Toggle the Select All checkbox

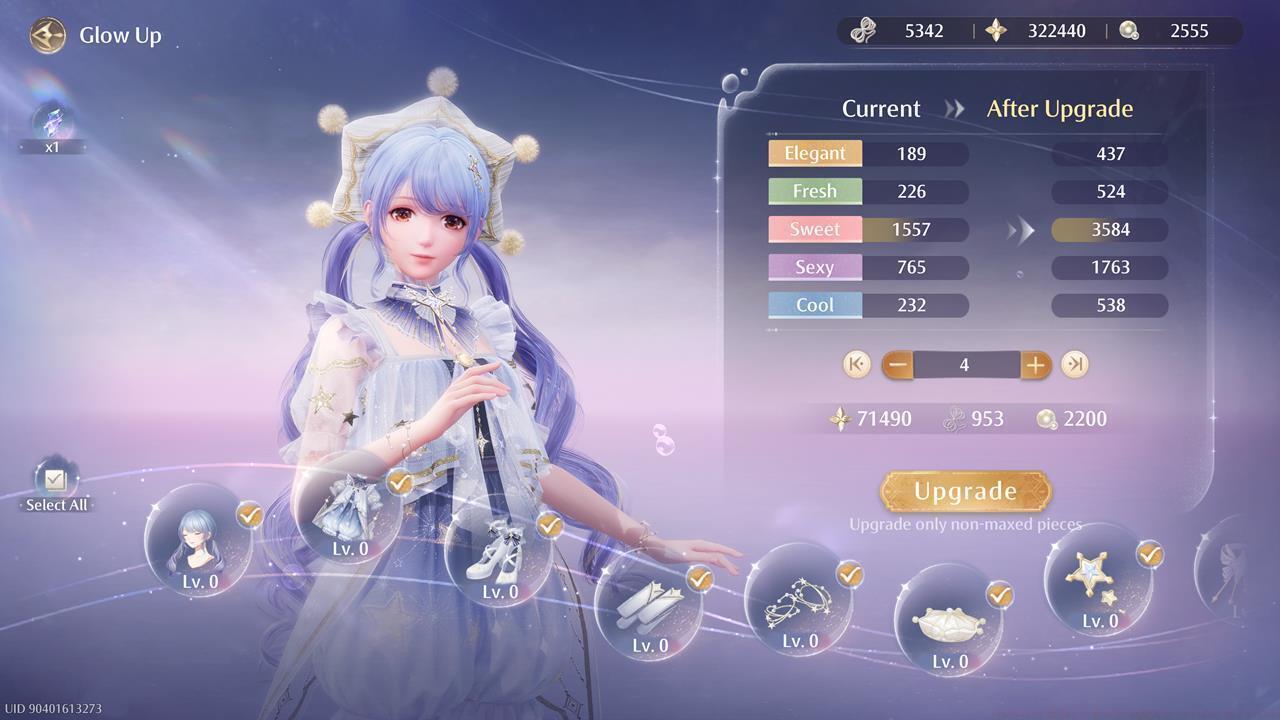pos(56,481)
